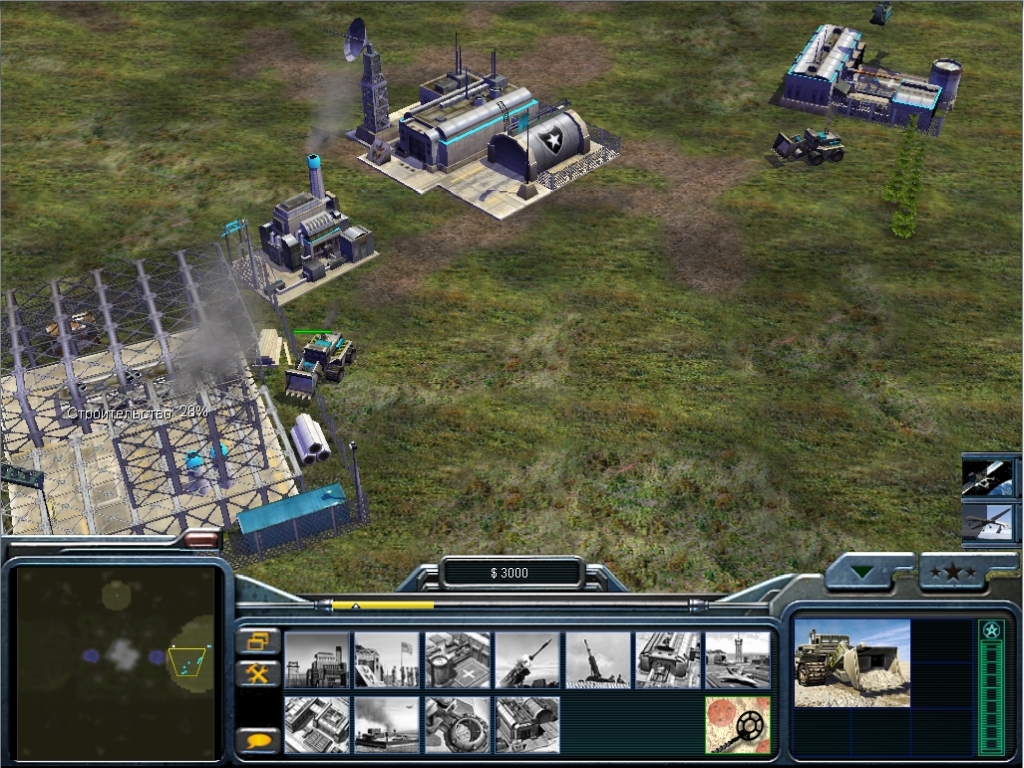Choose the War Factory build icon

click(667, 660)
